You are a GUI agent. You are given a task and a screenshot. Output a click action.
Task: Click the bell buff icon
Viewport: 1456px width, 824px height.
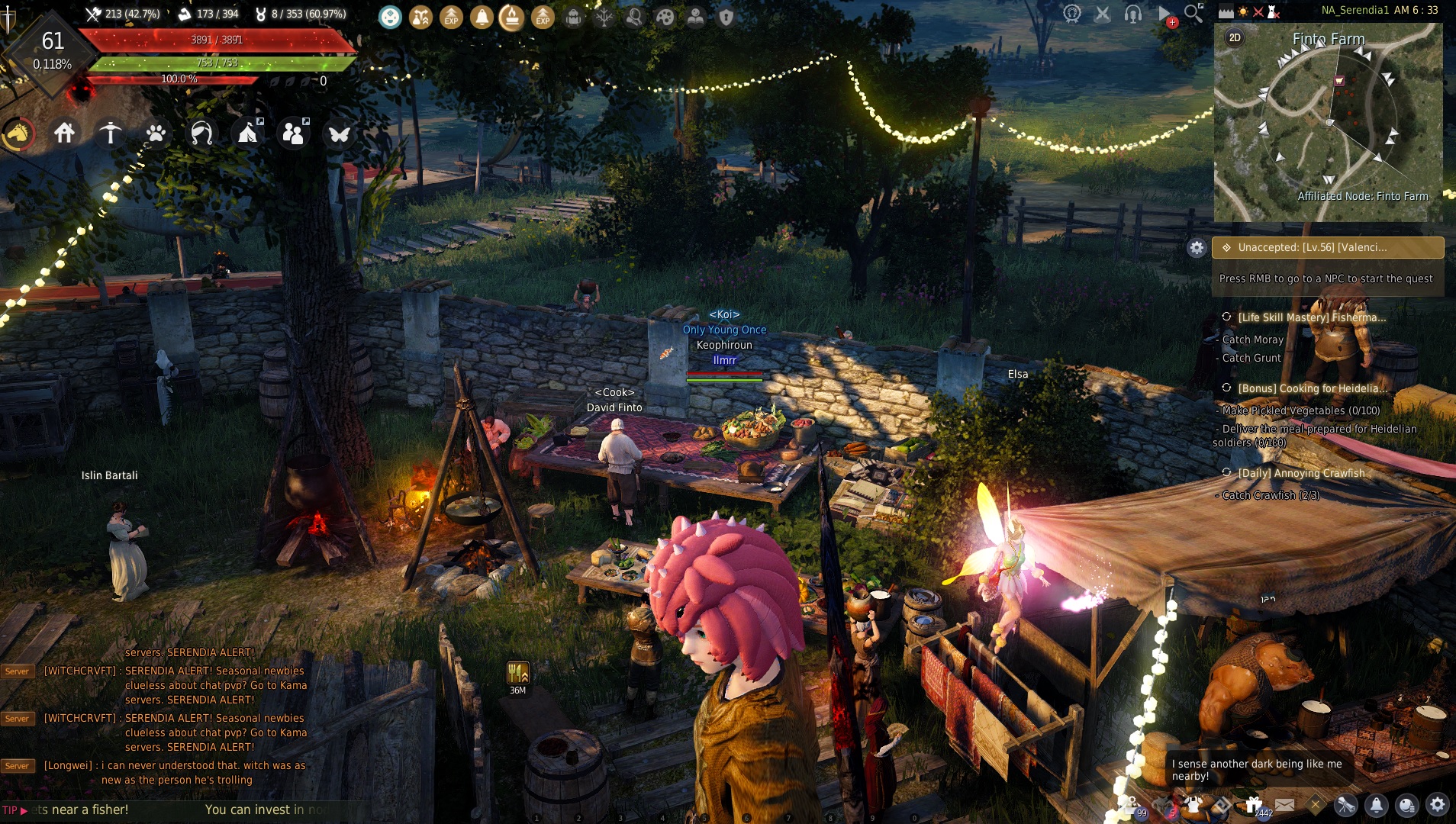point(482,17)
